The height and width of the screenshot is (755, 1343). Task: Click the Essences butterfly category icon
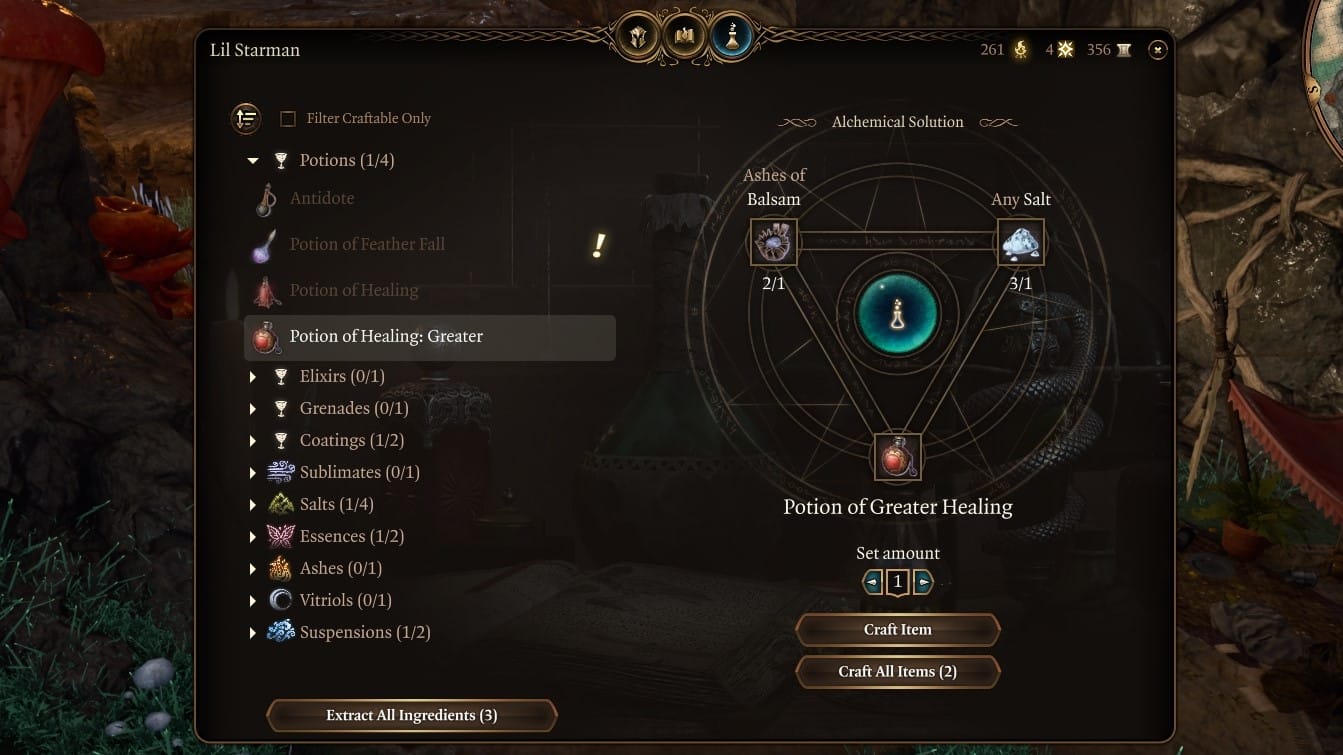click(x=280, y=535)
